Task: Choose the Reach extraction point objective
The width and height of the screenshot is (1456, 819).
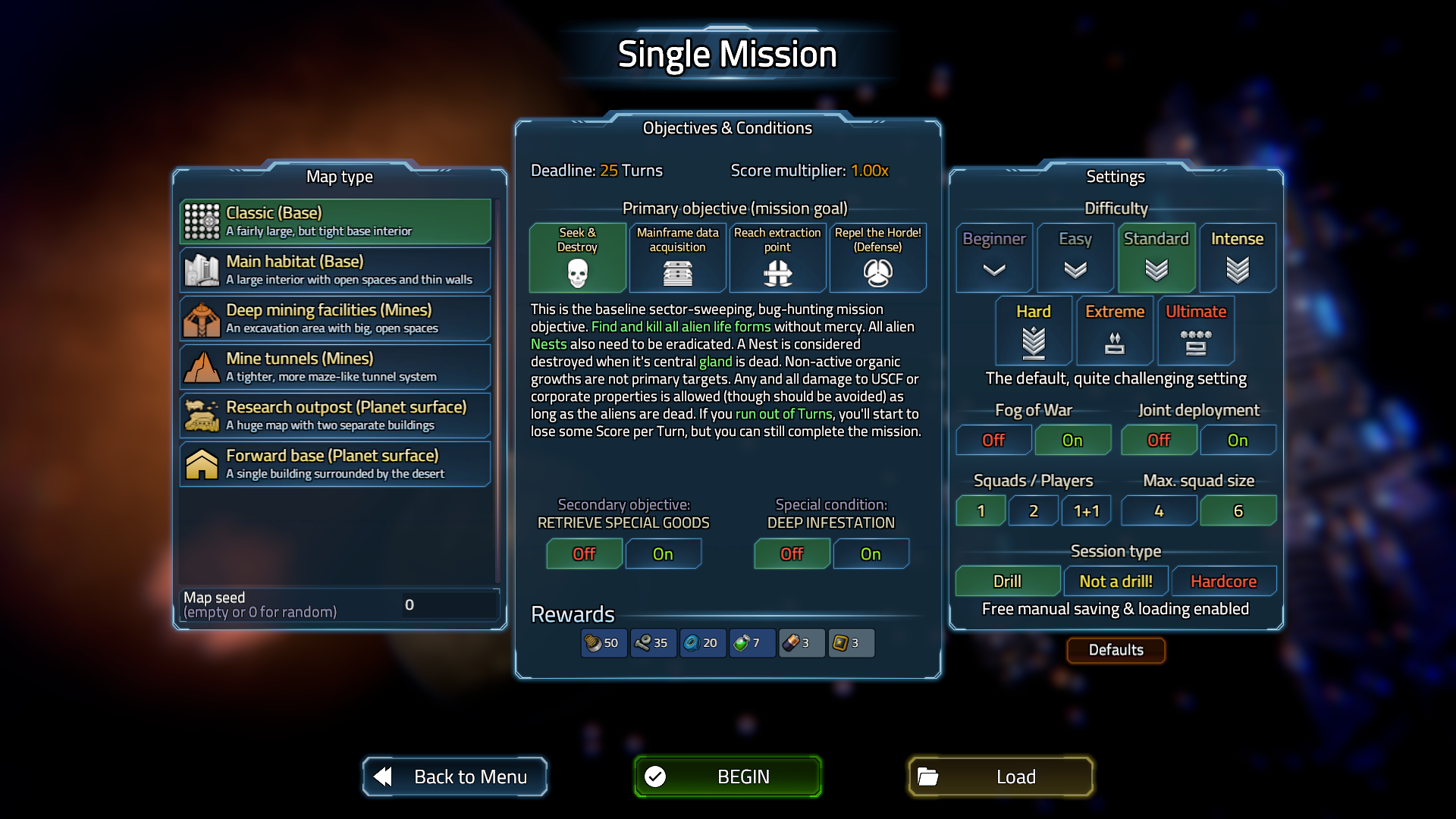Action: pos(777,258)
